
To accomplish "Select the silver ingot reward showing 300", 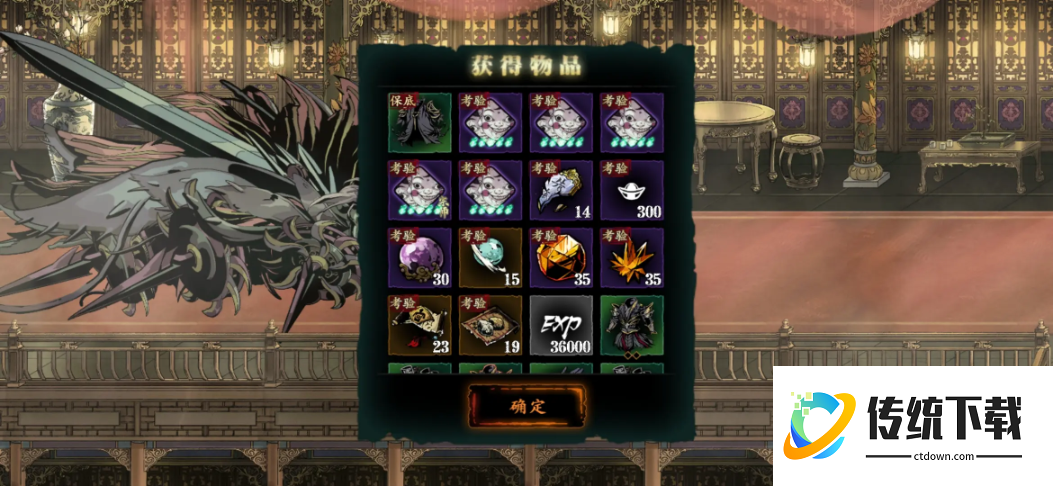I will (x=628, y=188).
